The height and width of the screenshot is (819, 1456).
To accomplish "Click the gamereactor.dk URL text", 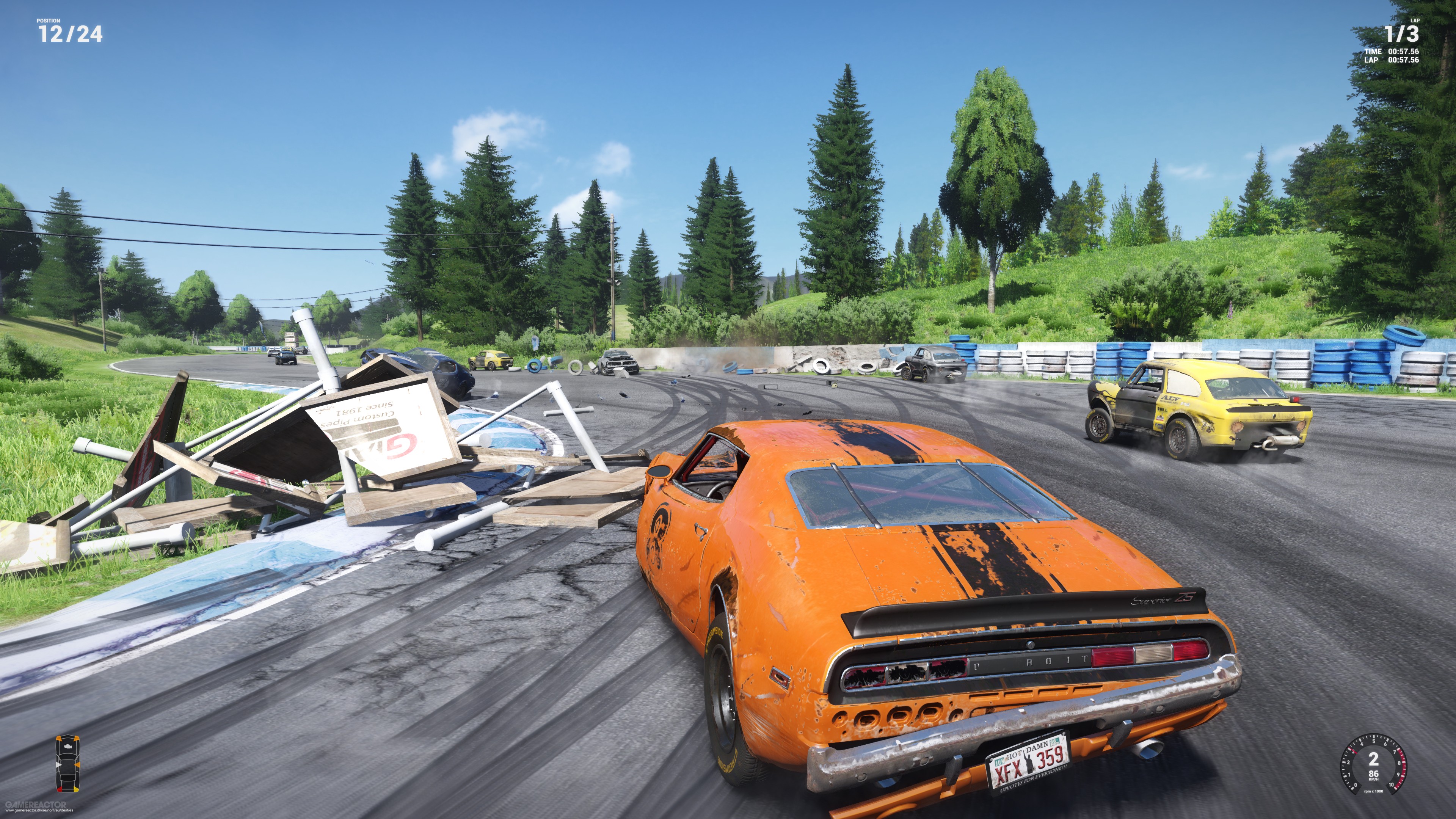I will (x=39, y=813).
